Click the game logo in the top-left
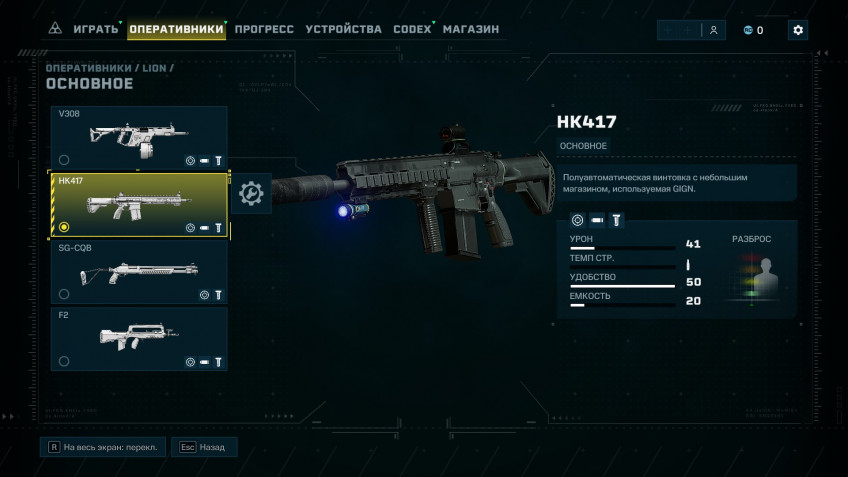This screenshot has width=848, height=477. (54, 29)
